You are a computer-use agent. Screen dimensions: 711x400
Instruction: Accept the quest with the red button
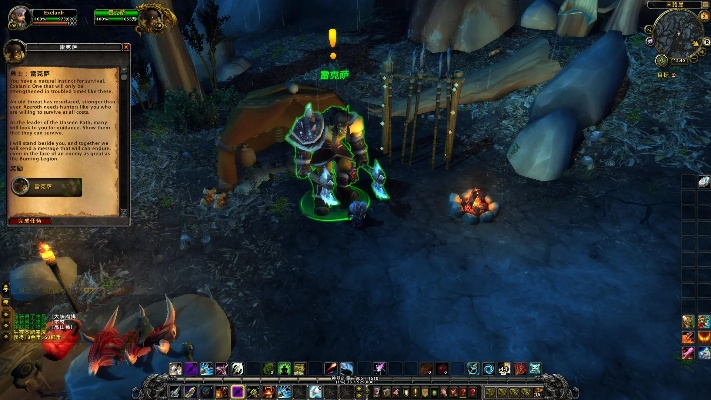[30, 220]
